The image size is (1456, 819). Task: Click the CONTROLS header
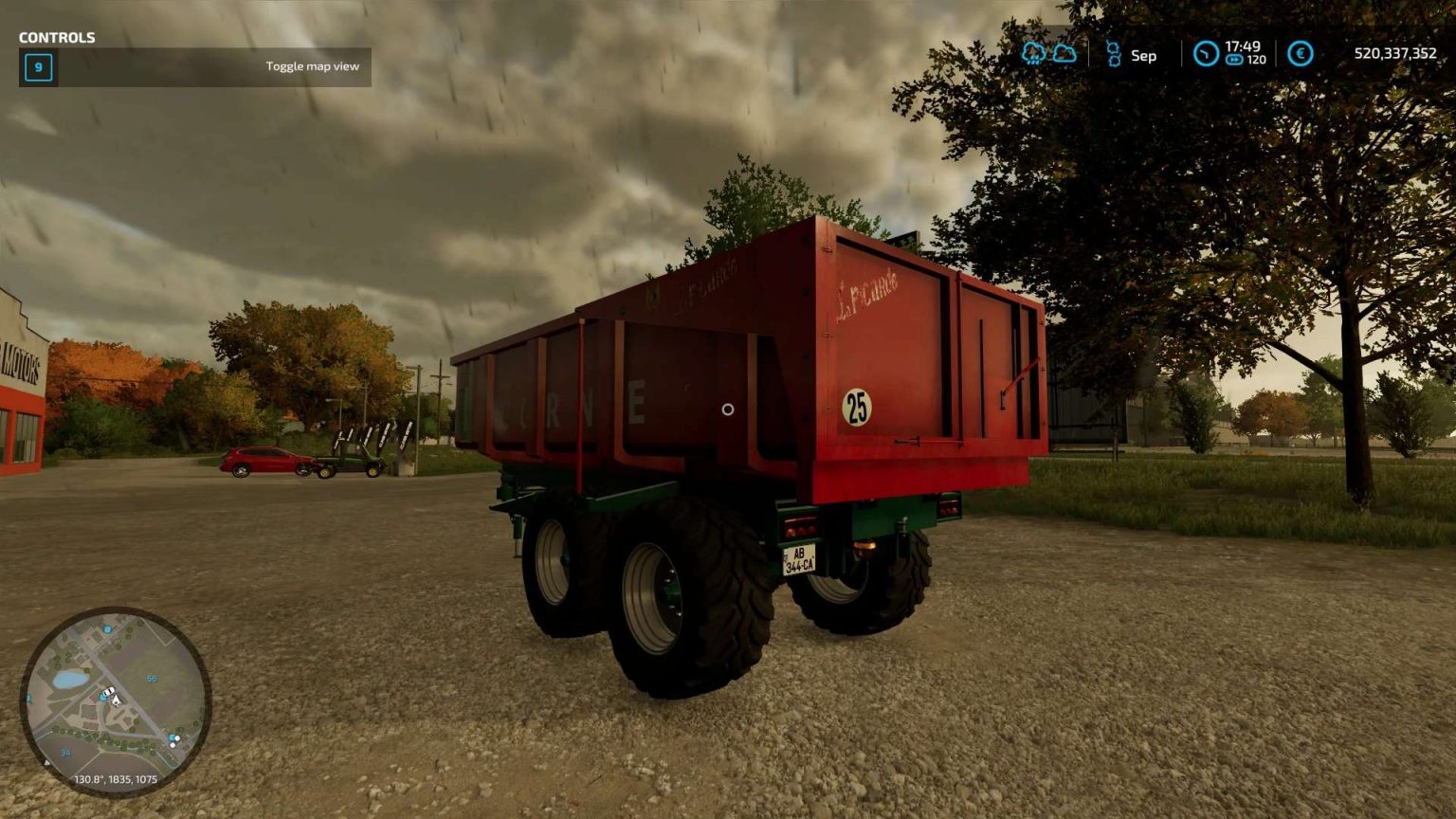57,38
